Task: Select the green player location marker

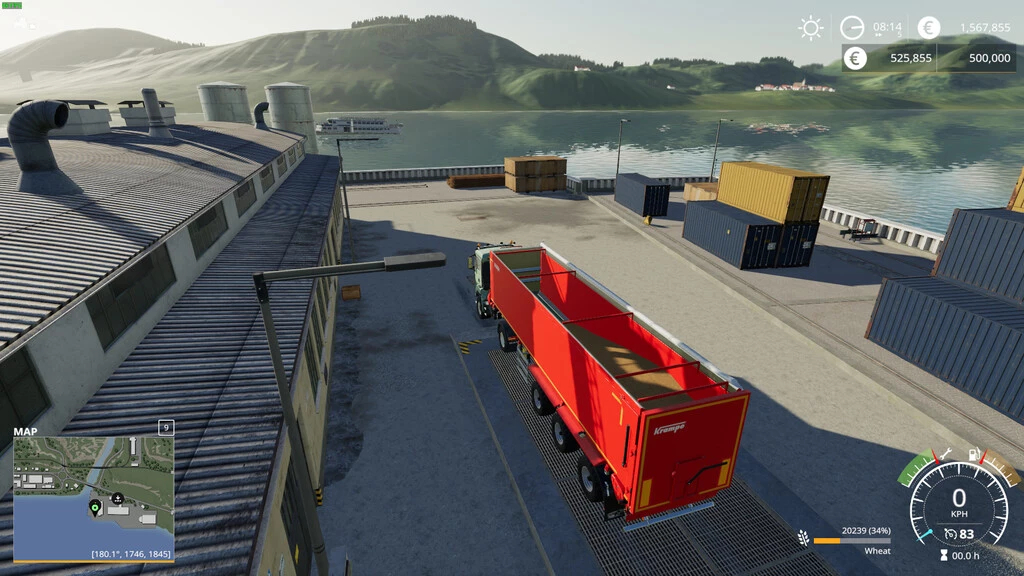Action: pyautogui.click(x=95, y=507)
